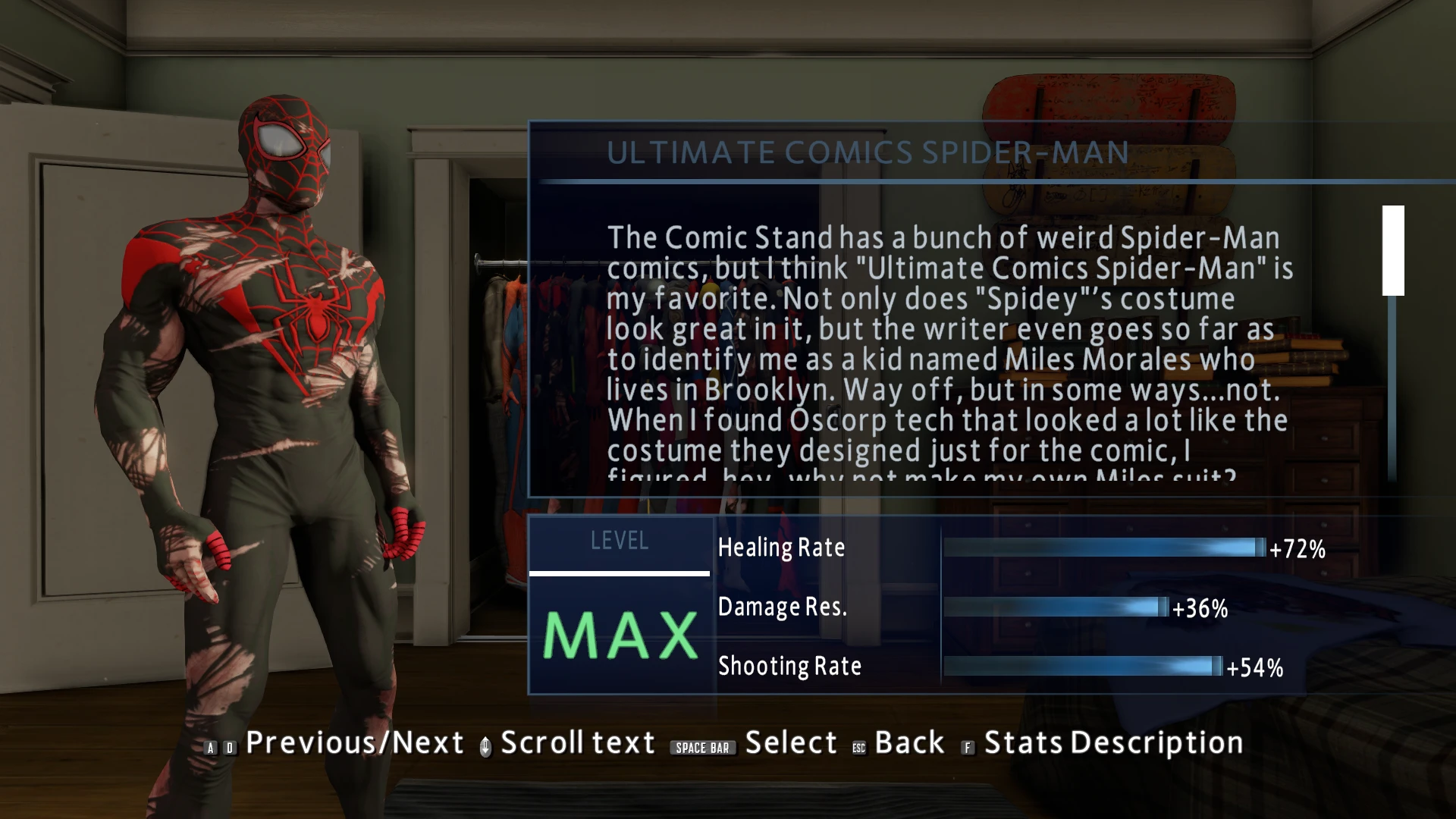
Task: Click the D key icon for next suit
Action: pyautogui.click(x=228, y=745)
